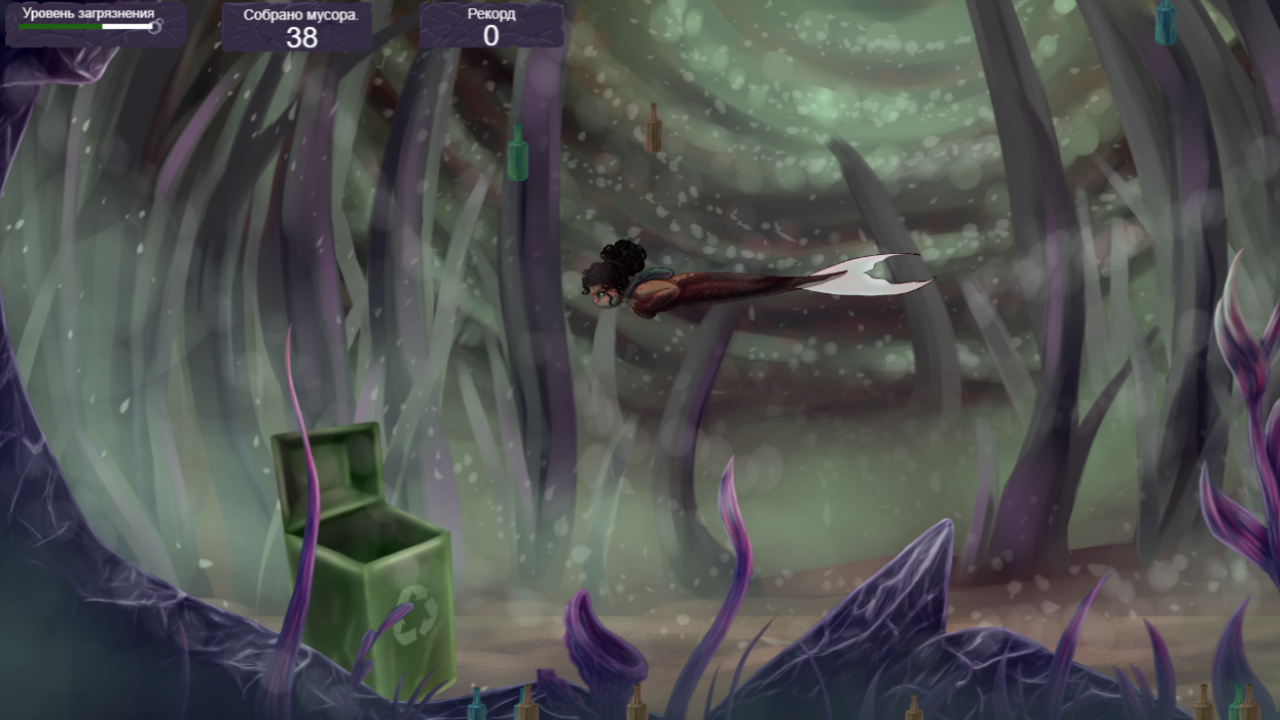This screenshot has width=1280, height=720.
Task: Click the green bottle in the bottom right corner
Action: [x=1236, y=710]
